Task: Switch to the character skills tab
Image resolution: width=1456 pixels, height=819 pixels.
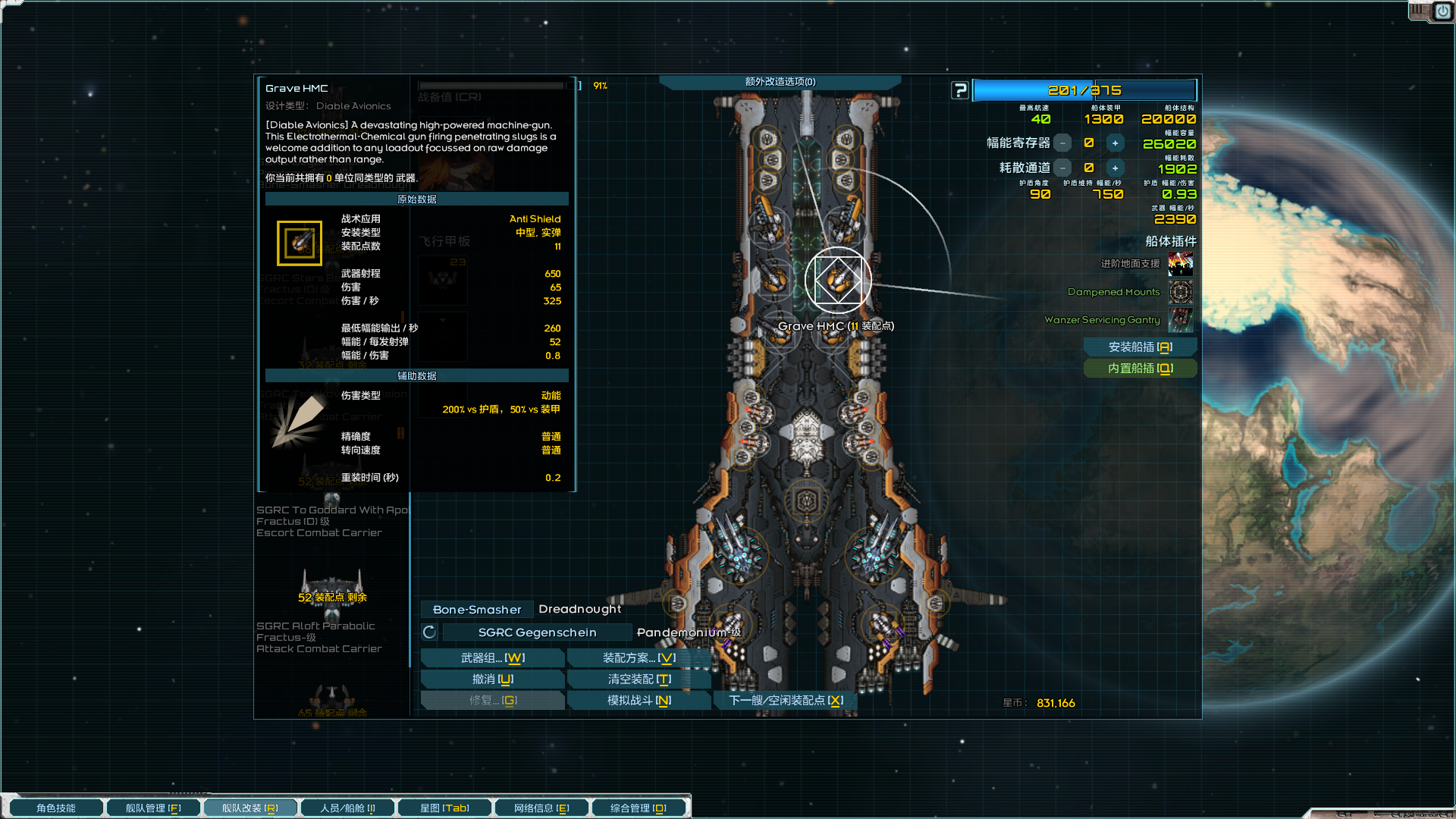Action: point(56,808)
